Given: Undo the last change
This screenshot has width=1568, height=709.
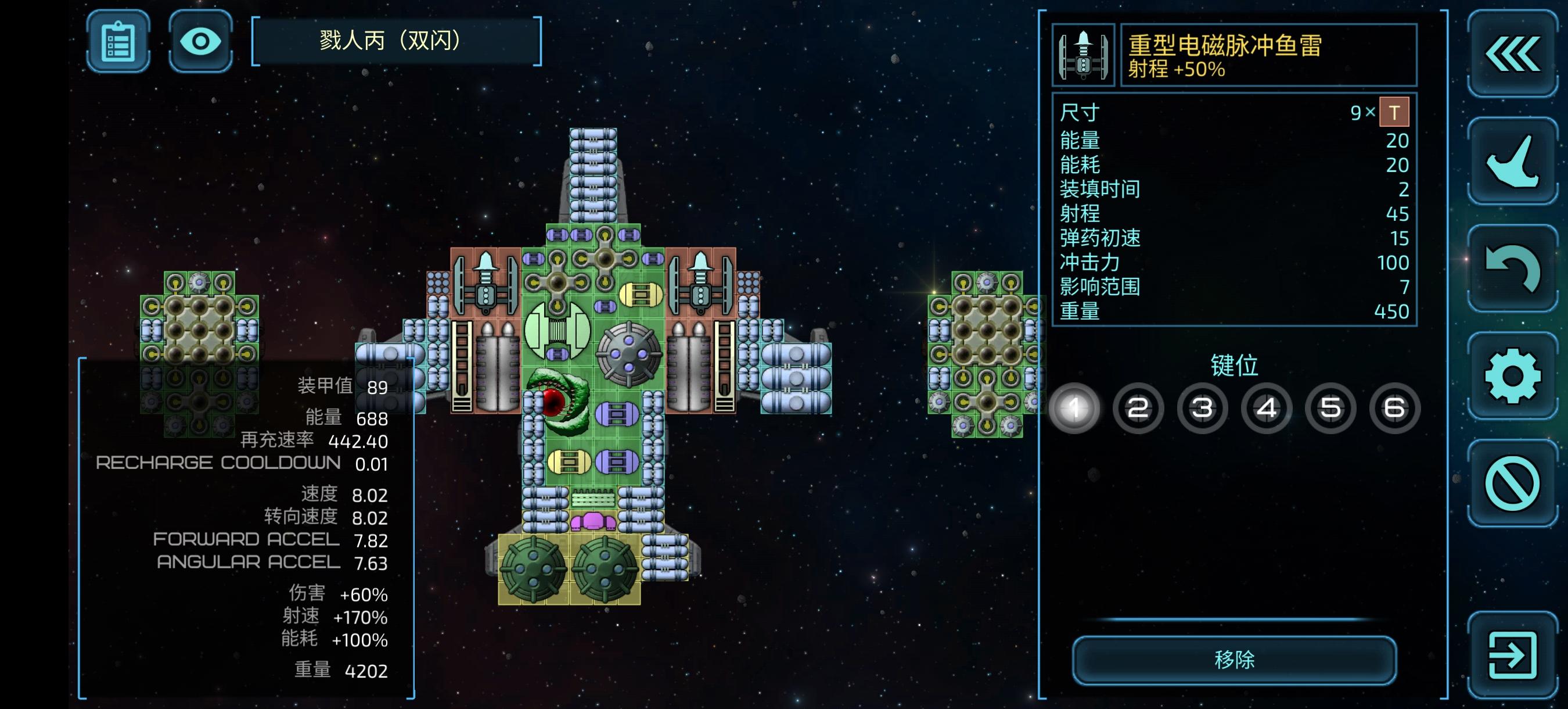Looking at the screenshot, I should tap(1512, 268).
